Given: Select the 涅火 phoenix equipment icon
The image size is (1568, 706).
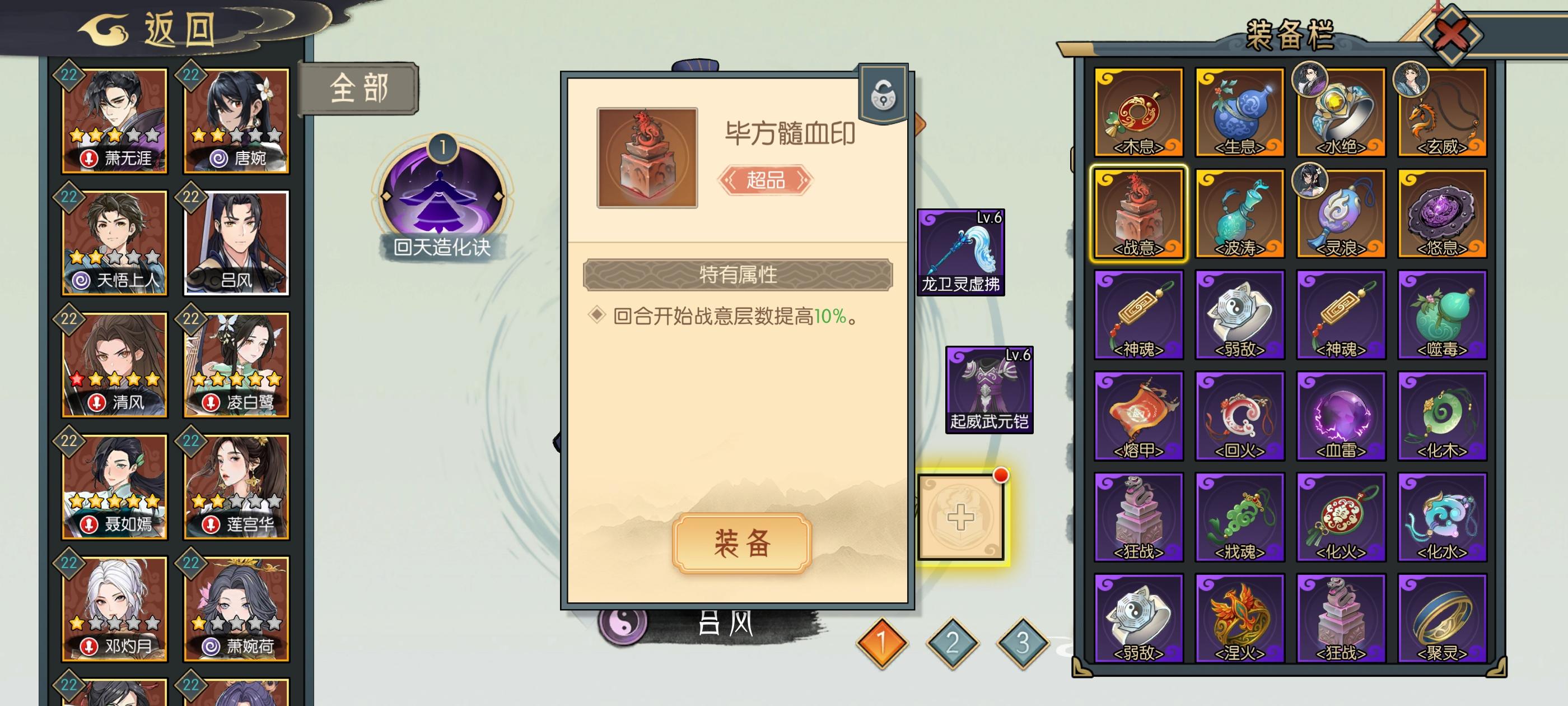Looking at the screenshot, I should click(1239, 616).
